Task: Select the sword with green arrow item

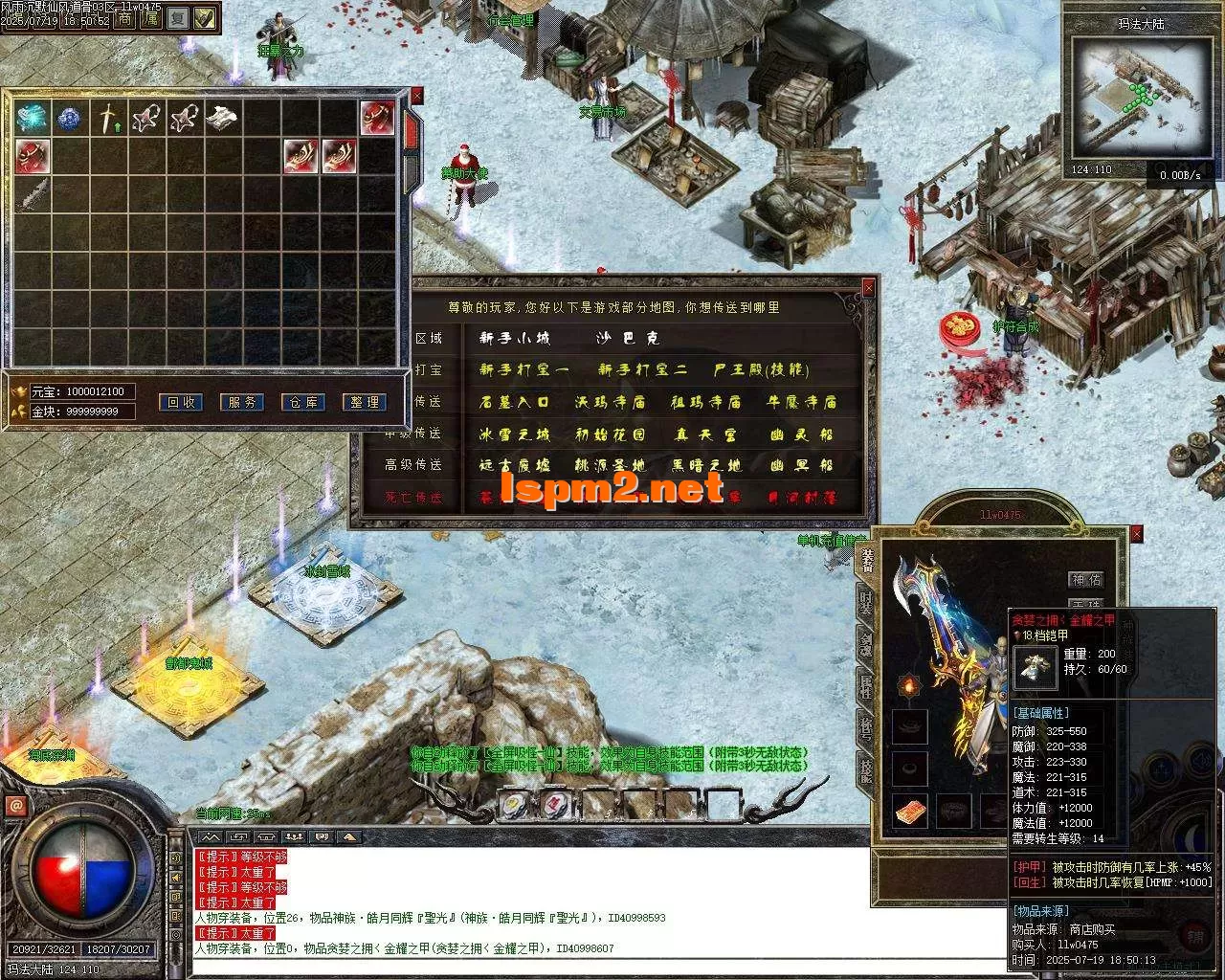Action: coord(107,119)
